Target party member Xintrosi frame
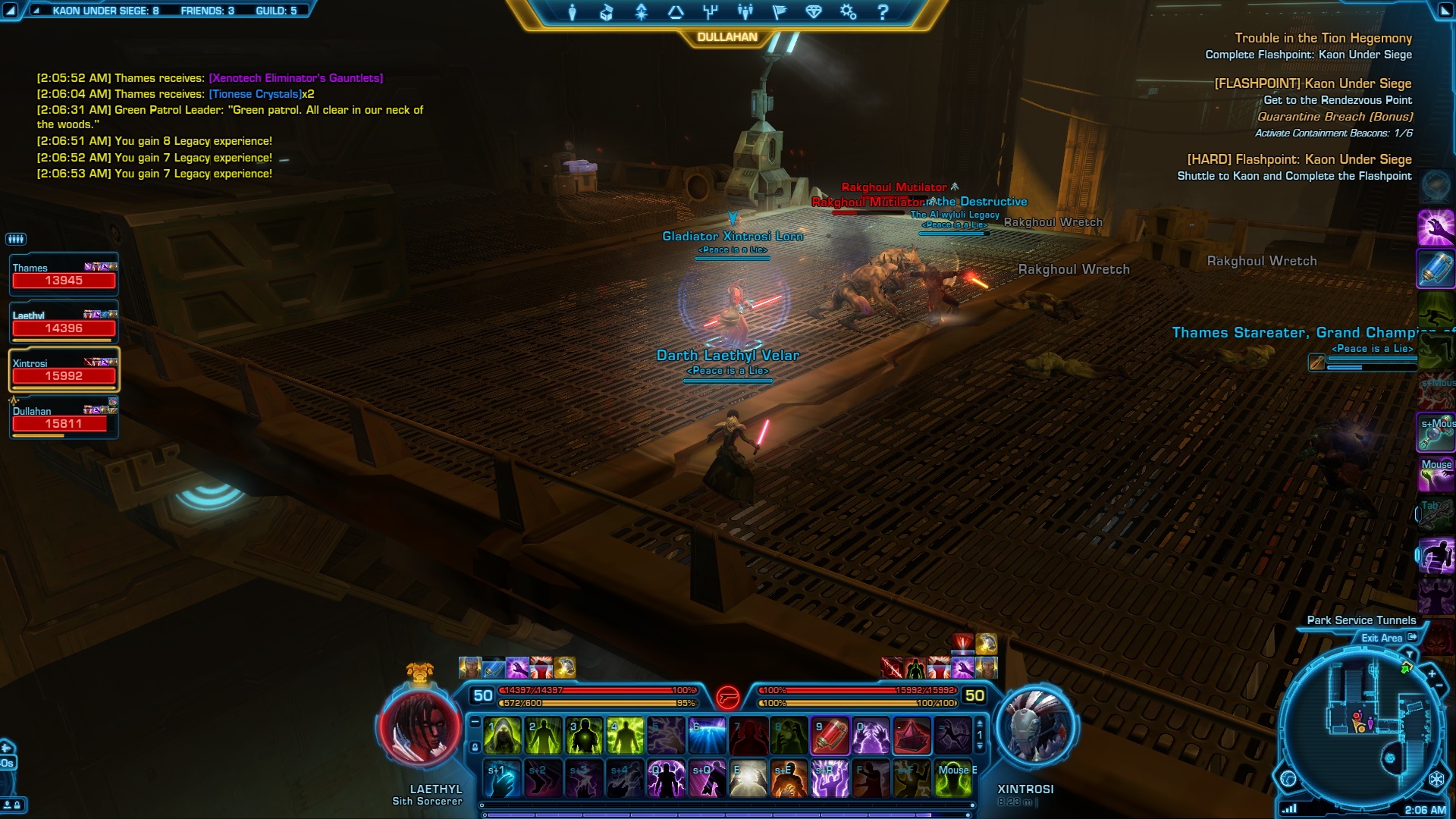The width and height of the screenshot is (1456, 819). click(64, 370)
